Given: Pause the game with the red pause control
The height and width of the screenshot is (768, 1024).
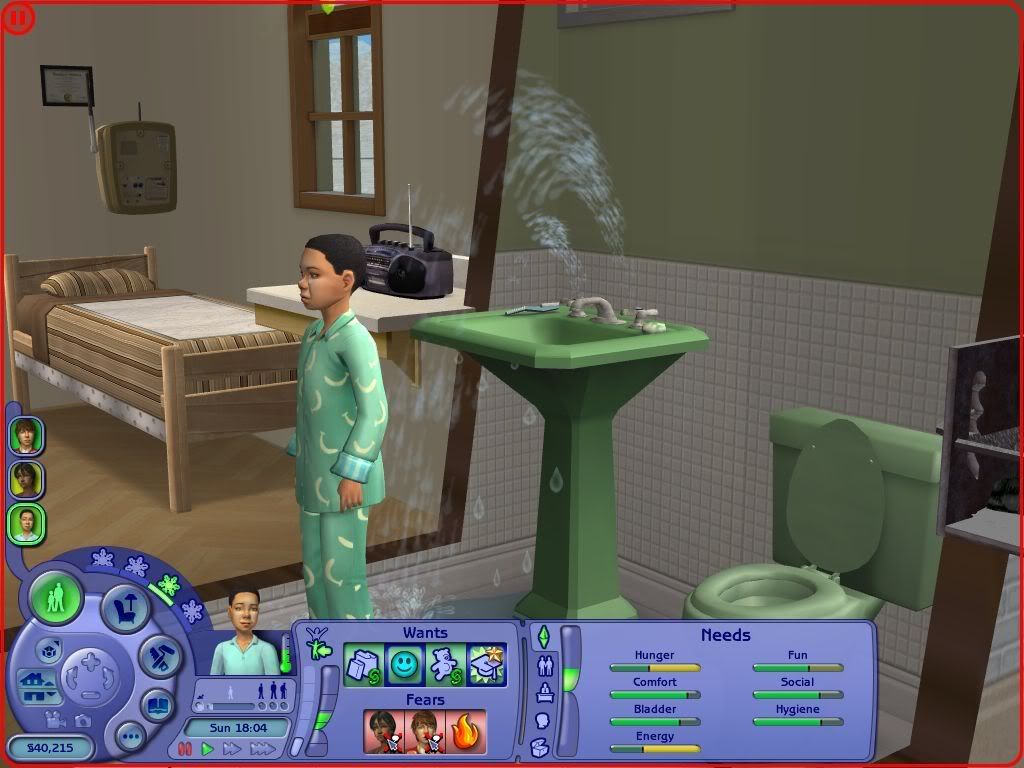Looking at the screenshot, I should tap(185, 749).
